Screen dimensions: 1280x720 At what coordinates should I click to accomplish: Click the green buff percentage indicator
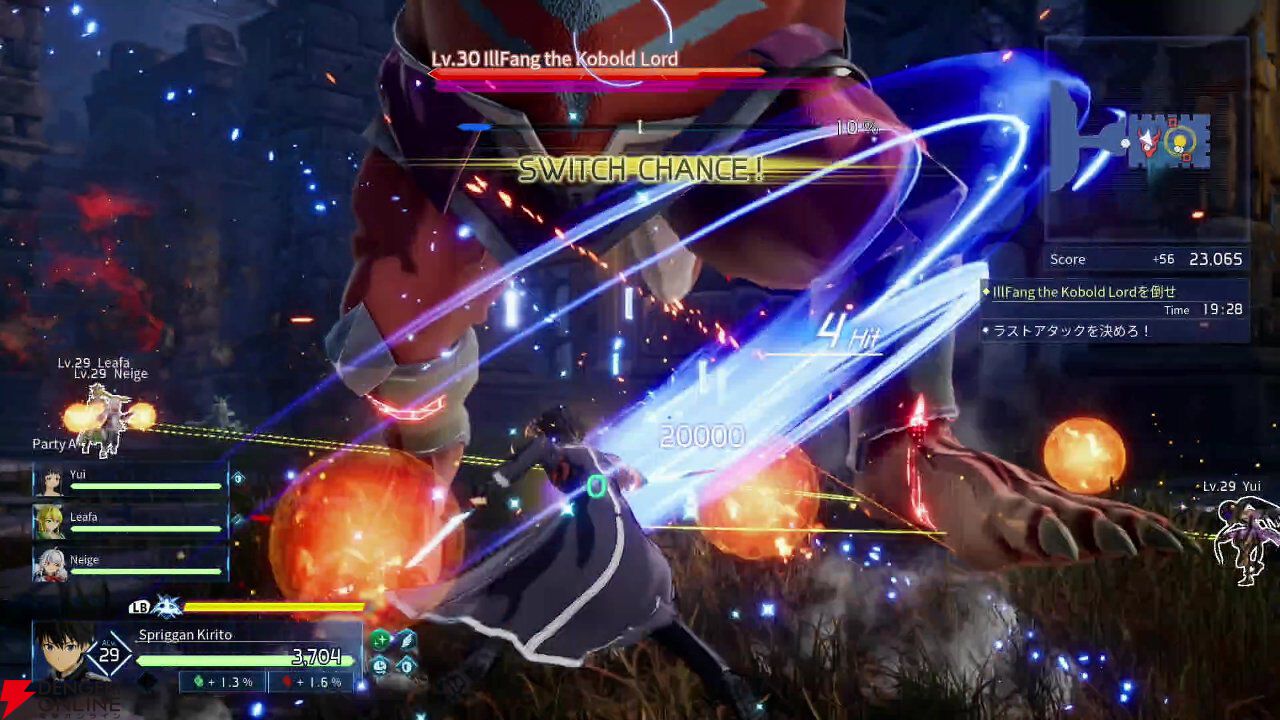pos(222,682)
